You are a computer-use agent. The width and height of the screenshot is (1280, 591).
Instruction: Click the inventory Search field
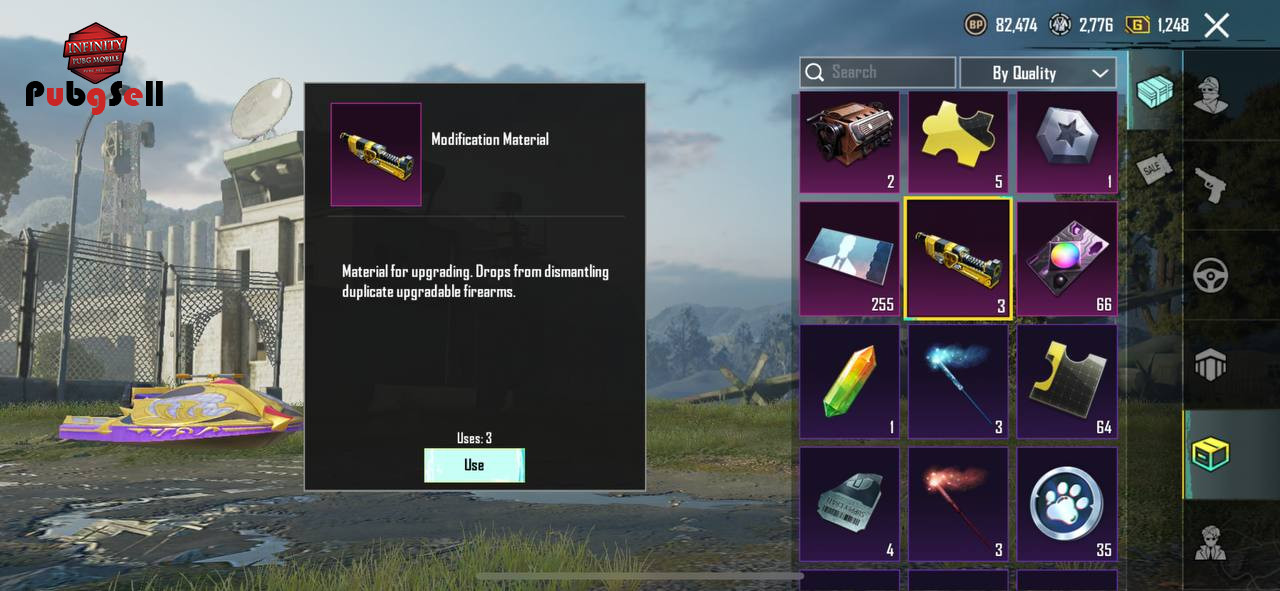tap(877, 72)
